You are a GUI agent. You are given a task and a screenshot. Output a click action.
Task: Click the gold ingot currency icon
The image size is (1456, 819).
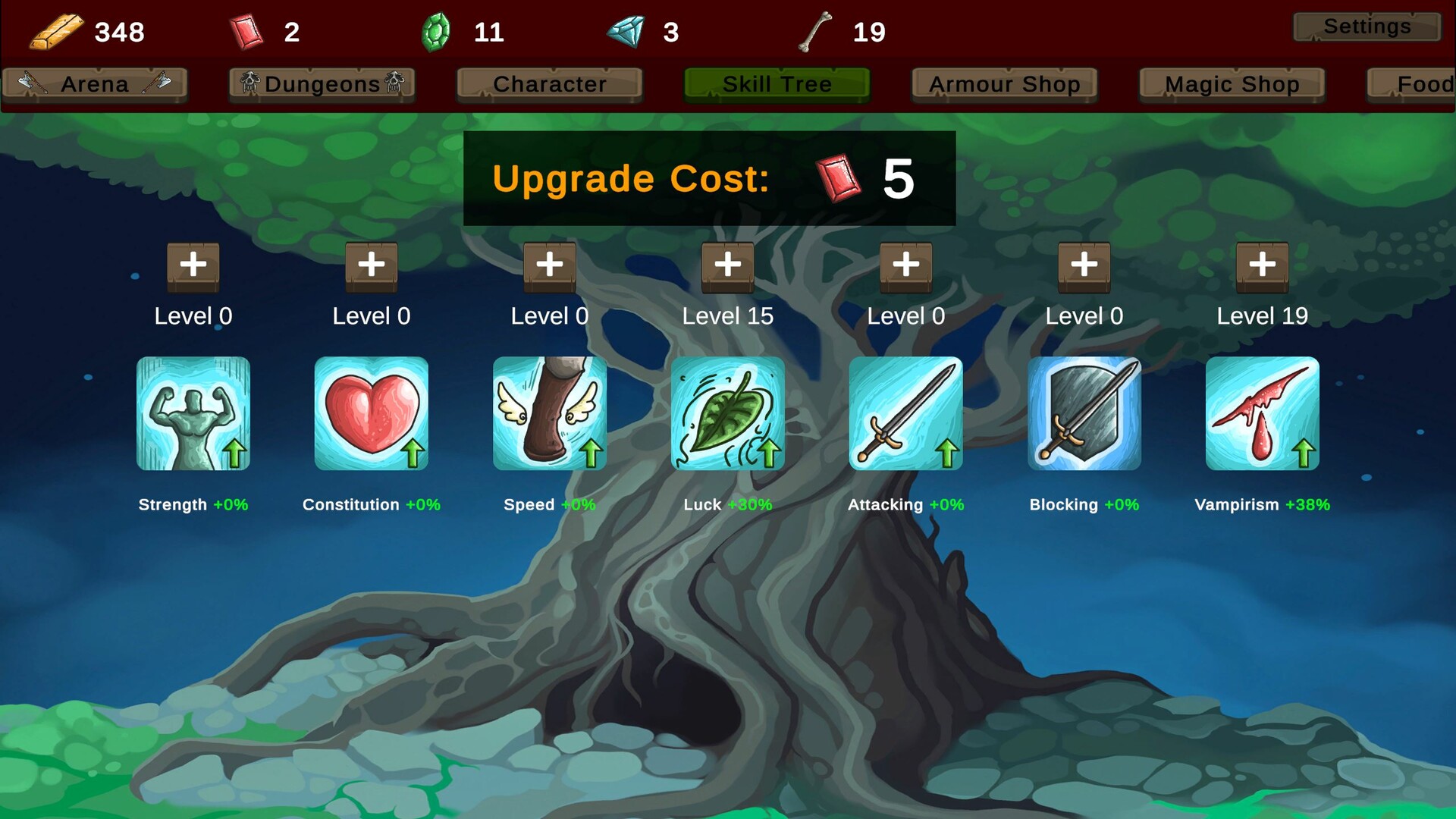(55, 30)
